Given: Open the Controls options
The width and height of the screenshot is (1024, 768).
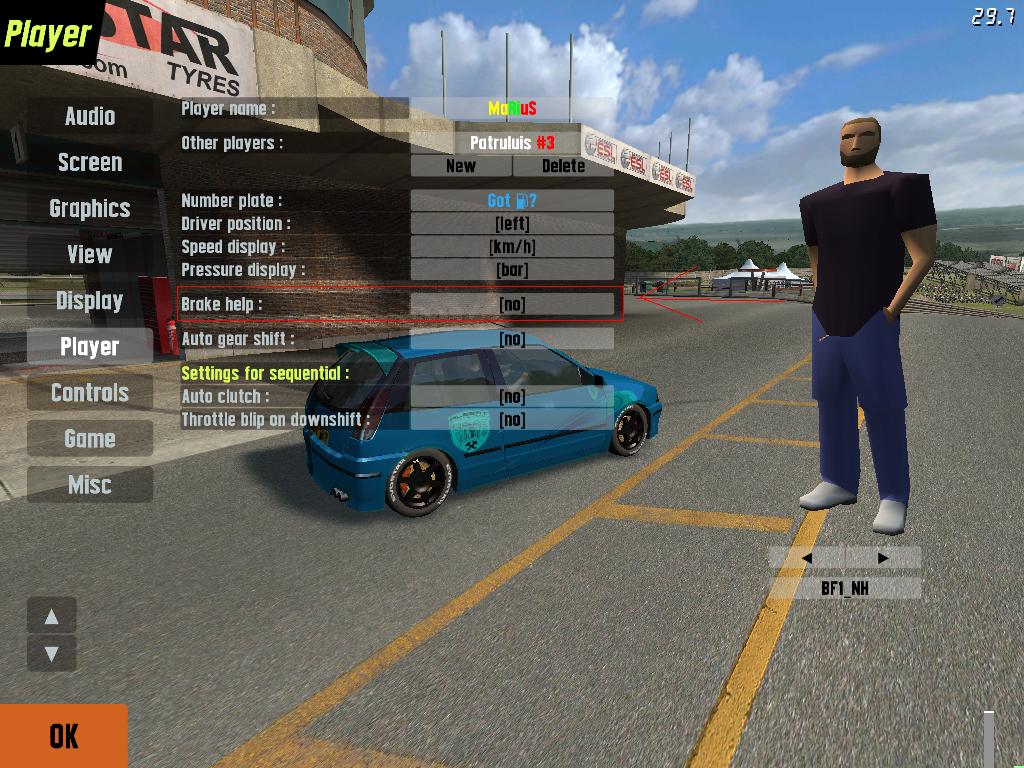Looking at the screenshot, I should point(90,392).
